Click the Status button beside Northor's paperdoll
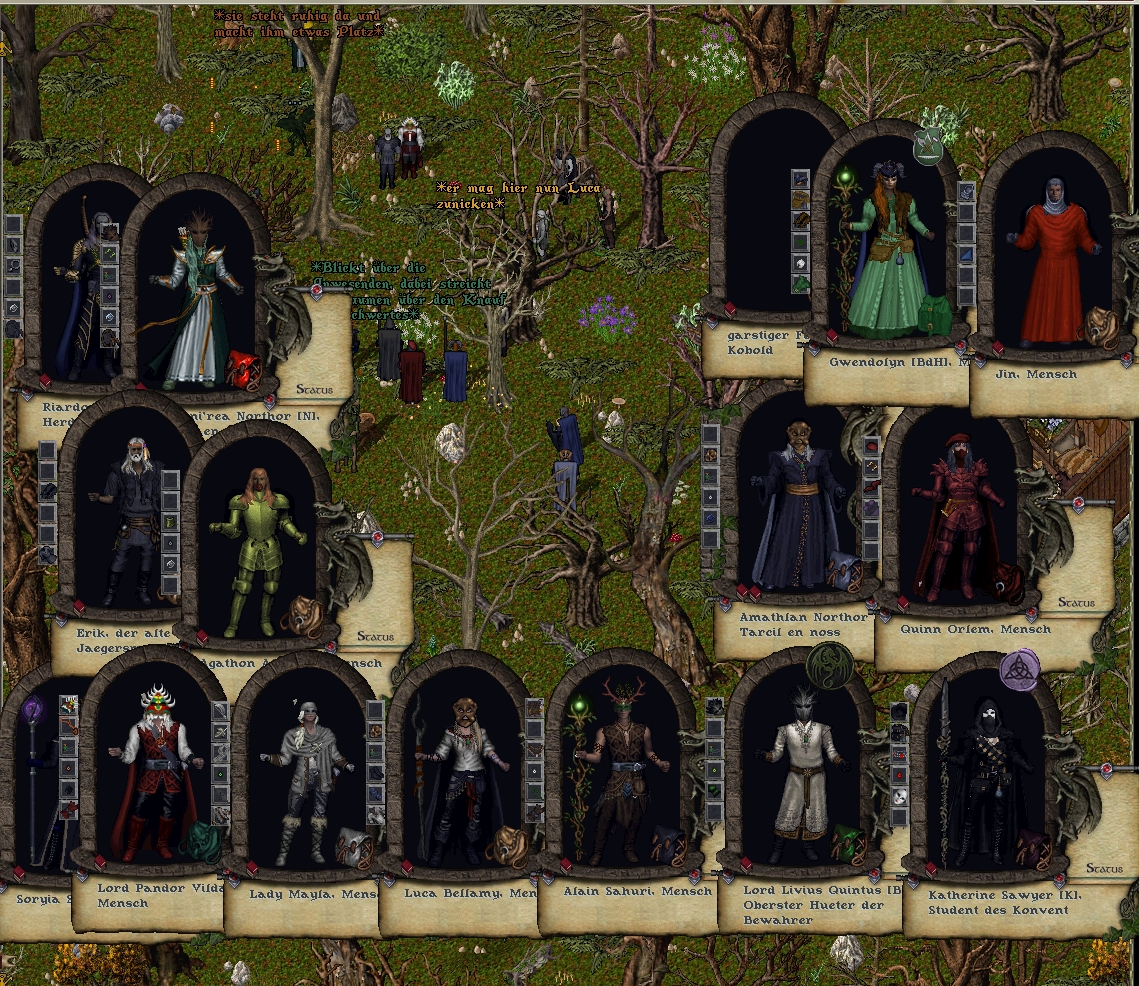Image resolution: width=1139 pixels, height=986 pixels. click(x=313, y=389)
